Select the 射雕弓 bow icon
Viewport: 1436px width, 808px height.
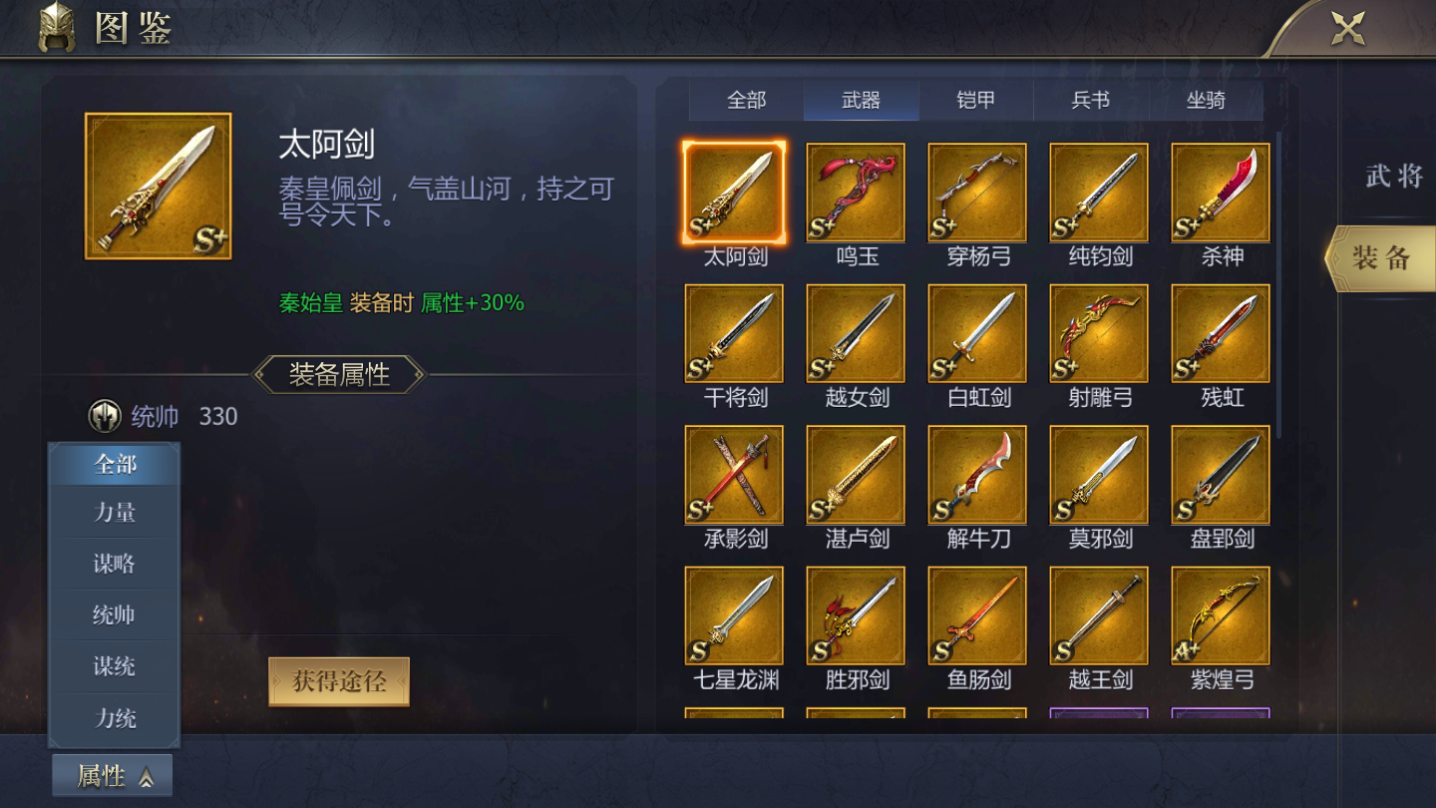(1098, 333)
